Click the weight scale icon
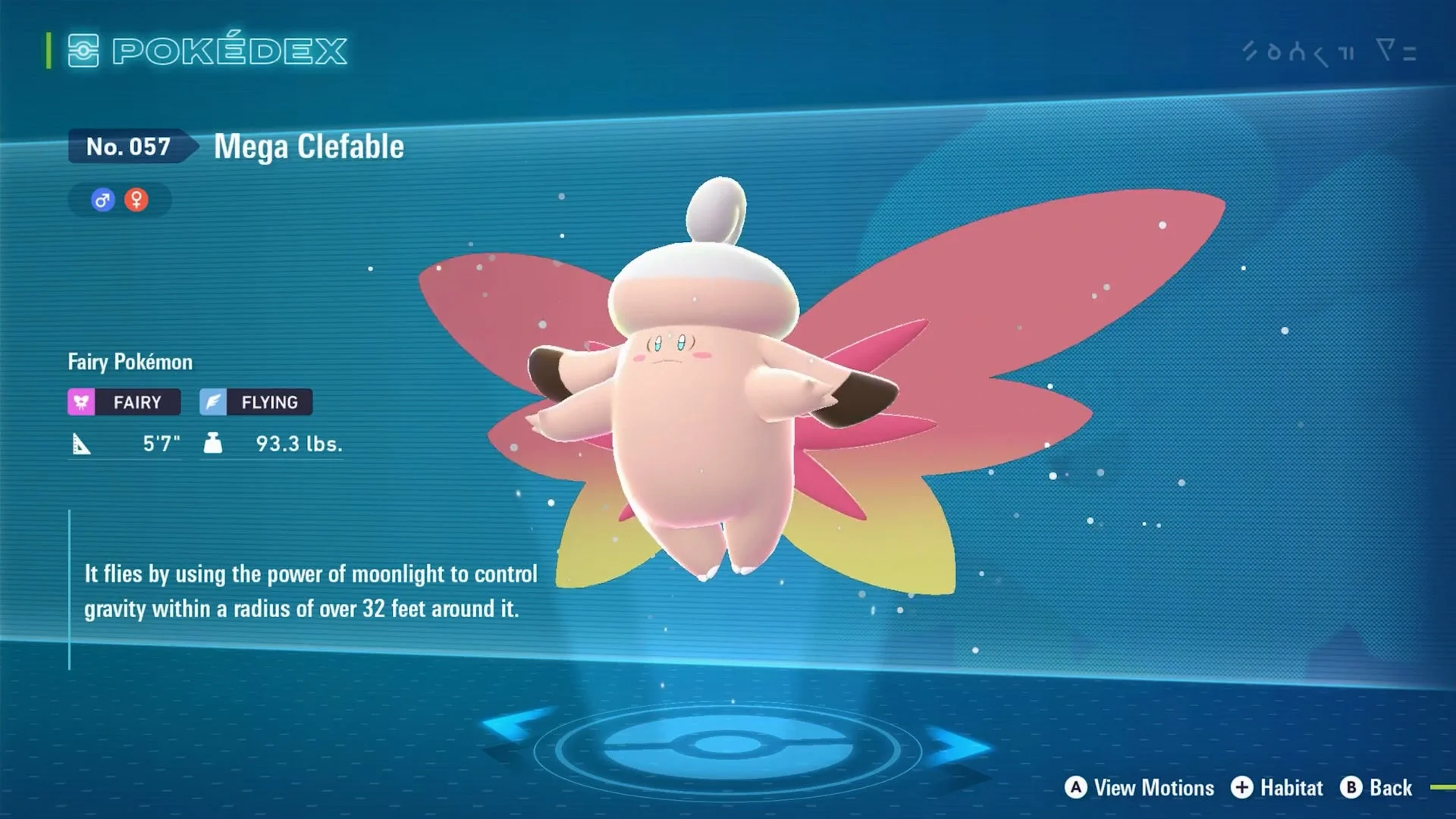 point(212,444)
